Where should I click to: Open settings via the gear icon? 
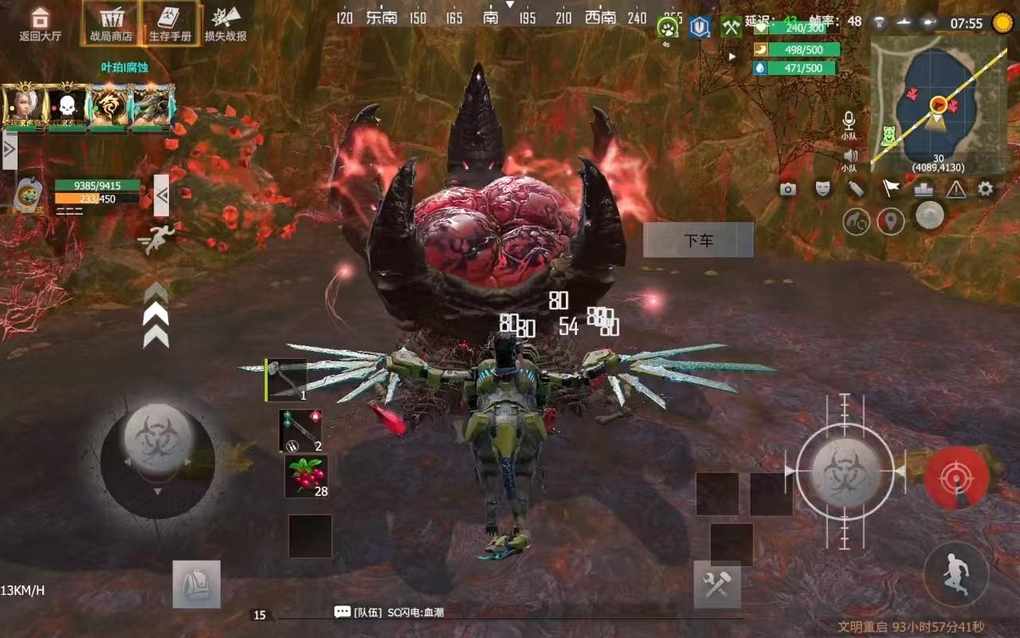(986, 189)
